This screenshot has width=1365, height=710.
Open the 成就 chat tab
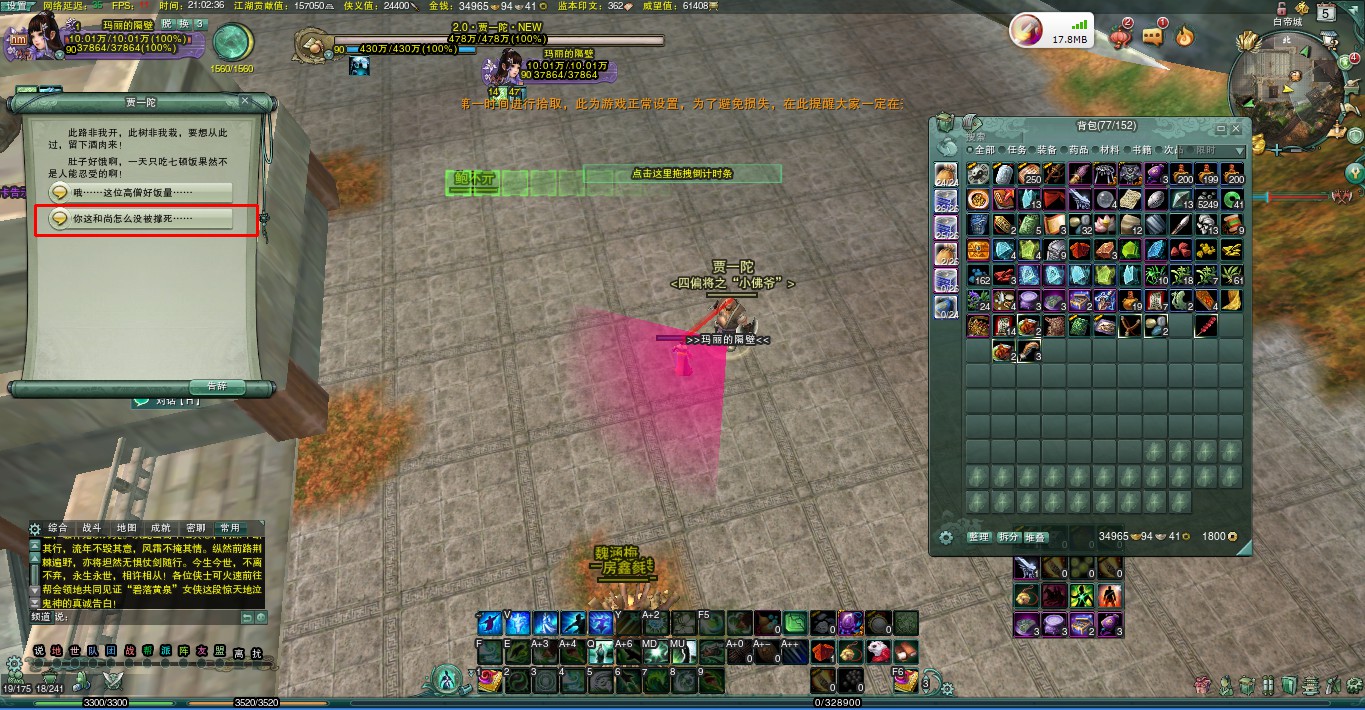(x=160, y=528)
